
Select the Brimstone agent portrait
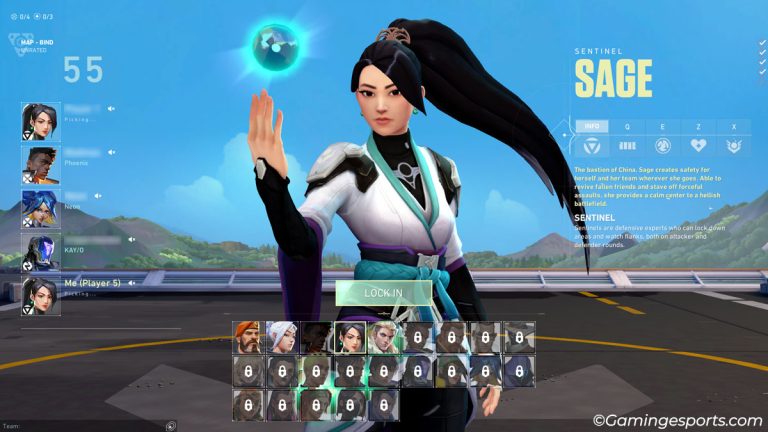pos(248,337)
